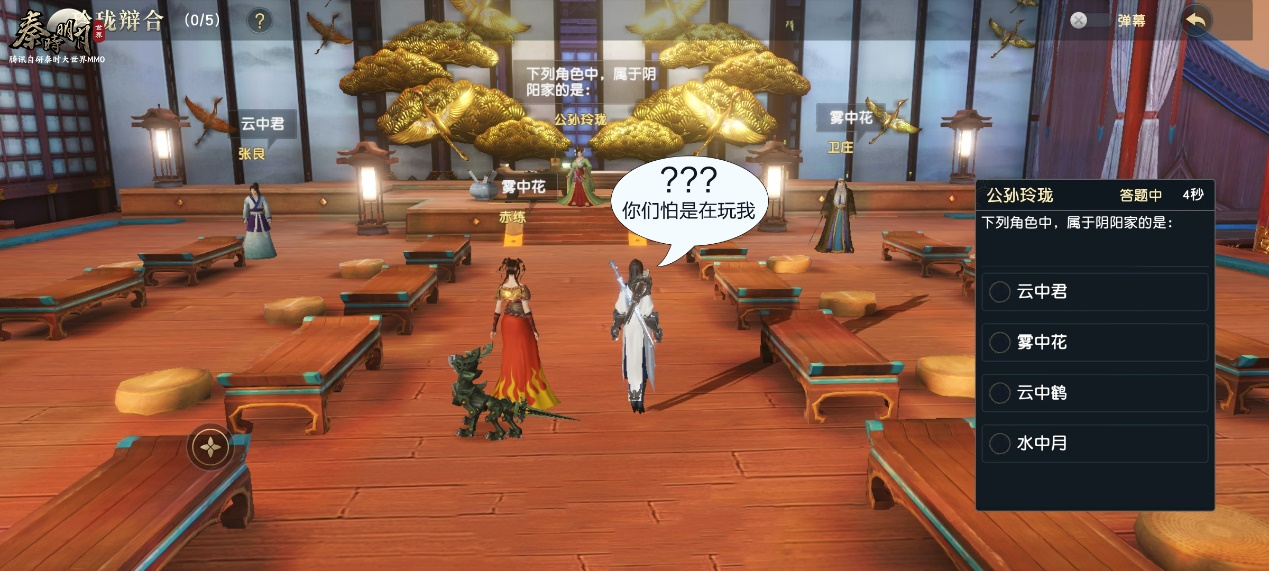
Task: Click the back arrow button
Action: coord(1195,20)
